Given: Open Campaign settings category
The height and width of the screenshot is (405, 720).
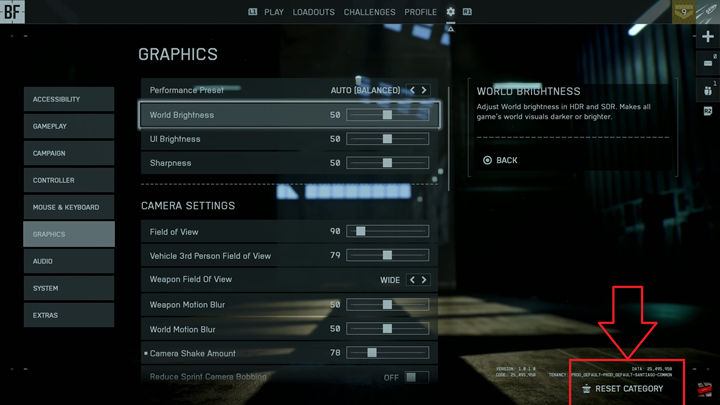Looking at the screenshot, I should [x=69, y=153].
